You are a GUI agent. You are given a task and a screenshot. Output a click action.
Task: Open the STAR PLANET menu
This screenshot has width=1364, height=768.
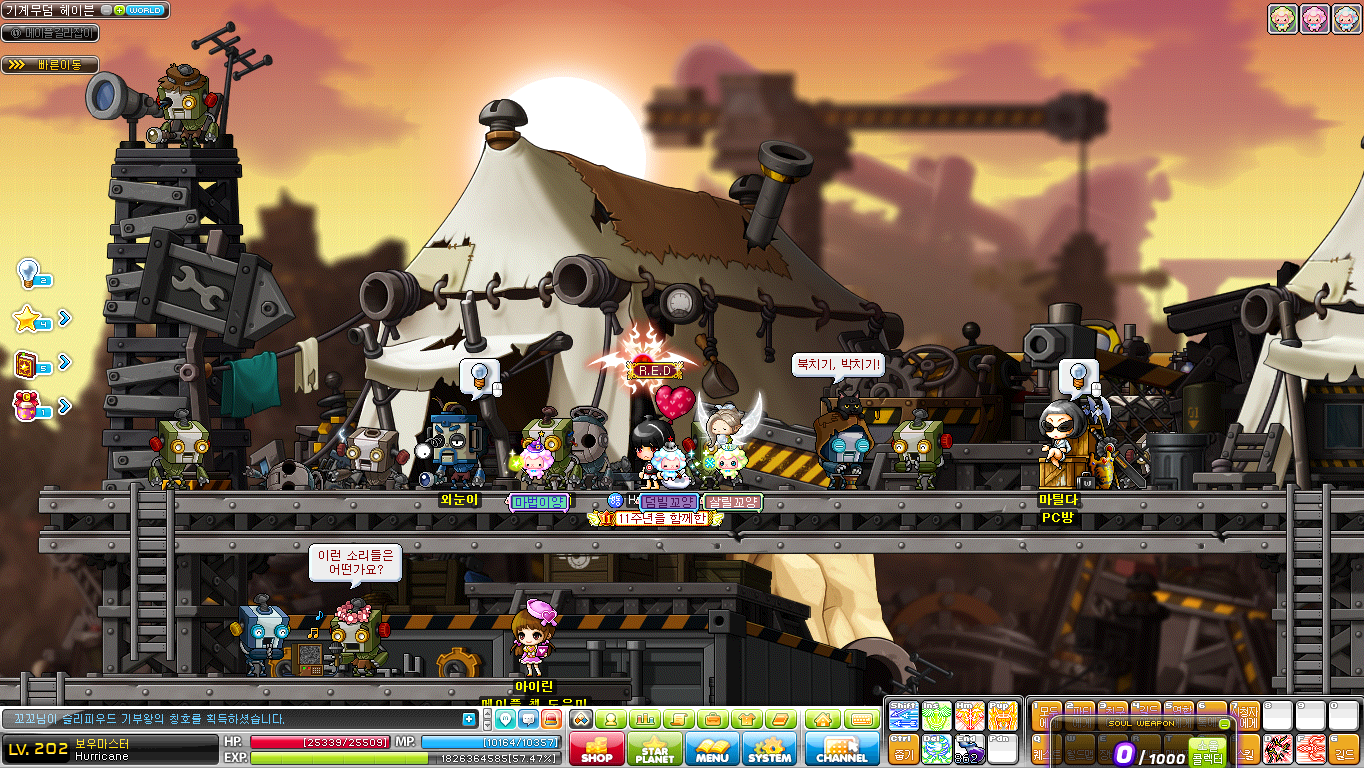coord(656,749)
